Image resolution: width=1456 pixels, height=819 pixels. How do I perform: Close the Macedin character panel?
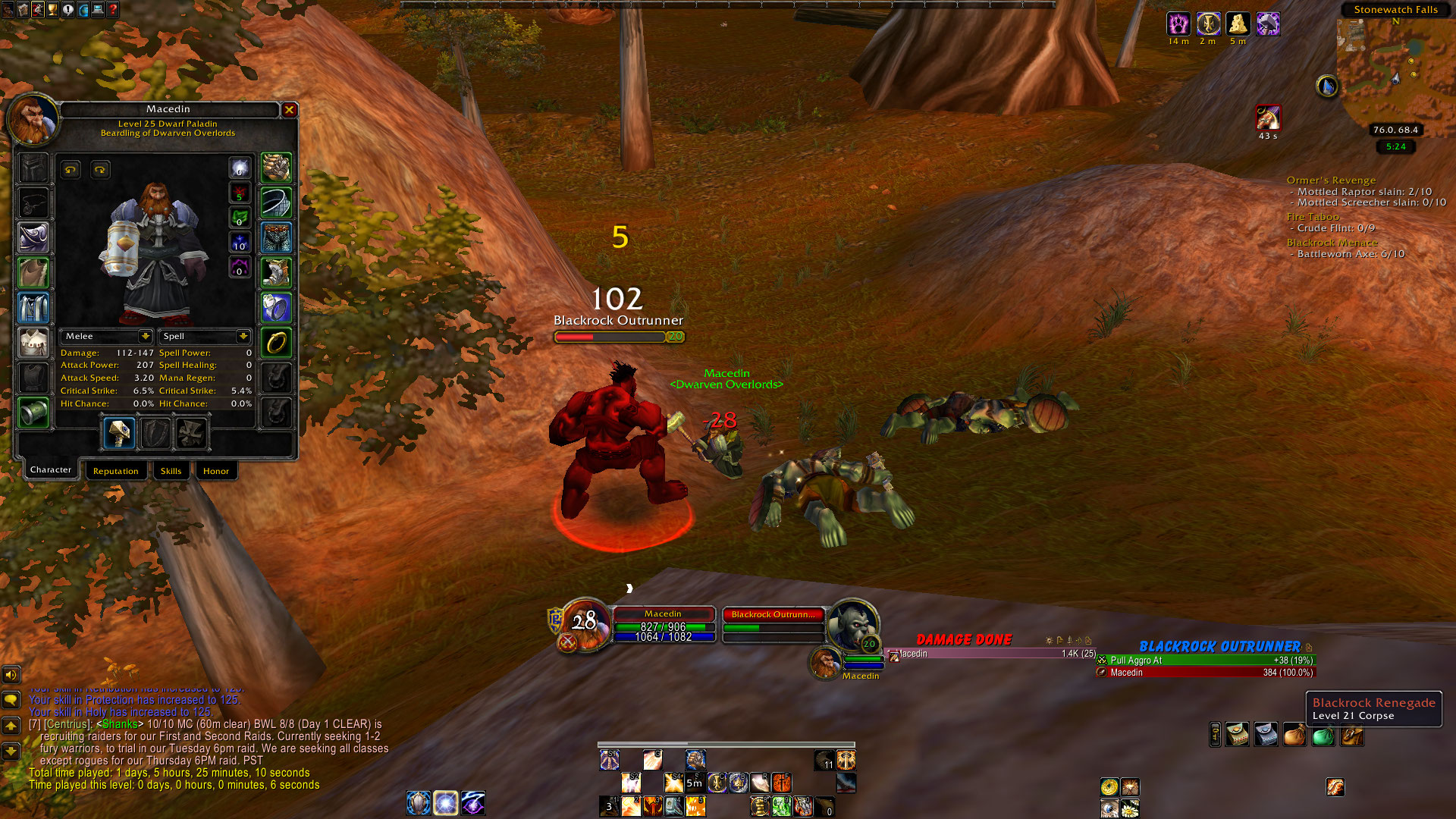tap(289, 110)
